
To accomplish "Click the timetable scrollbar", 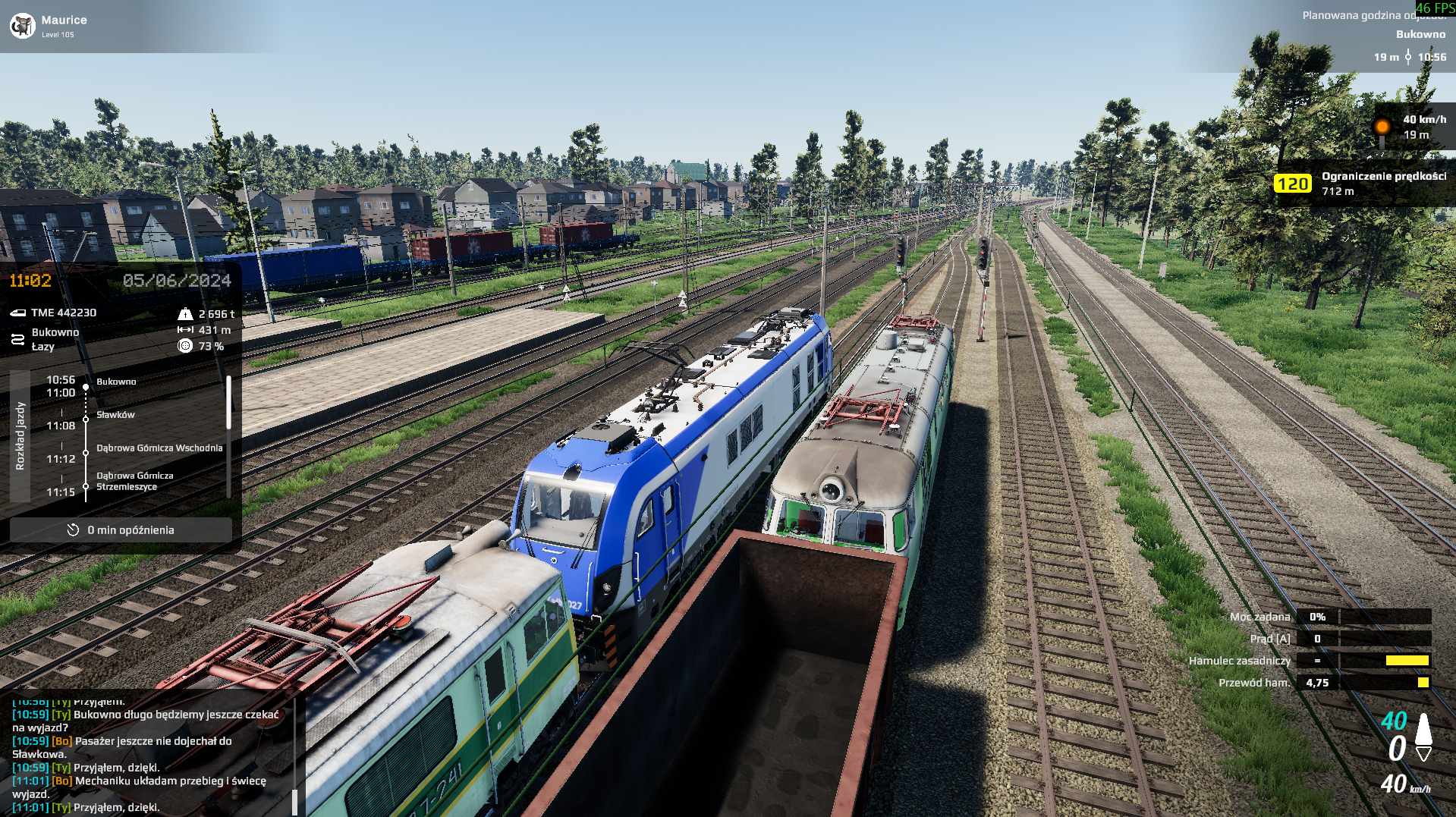I will click(x=228, y=403).
